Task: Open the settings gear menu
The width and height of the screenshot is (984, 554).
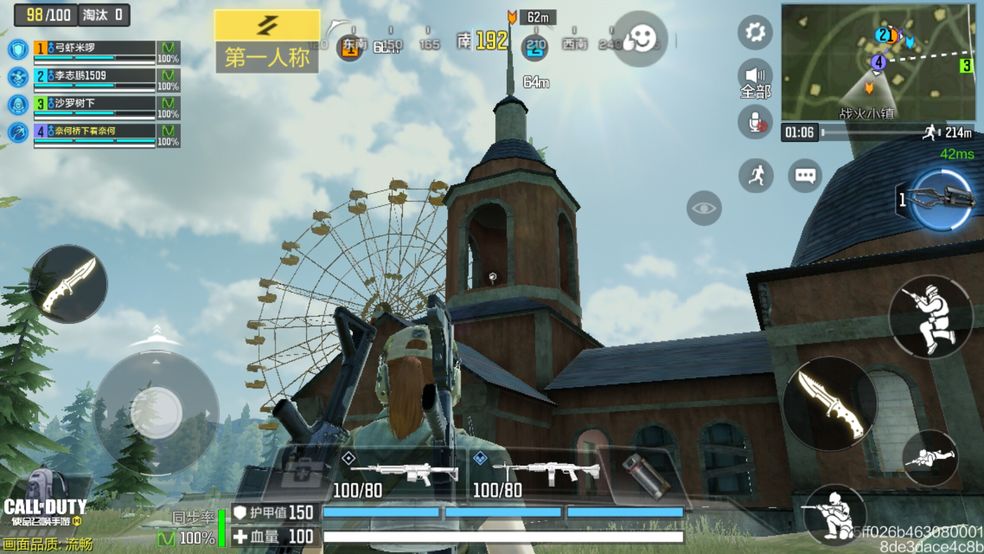Action: [x=755, y=33]
